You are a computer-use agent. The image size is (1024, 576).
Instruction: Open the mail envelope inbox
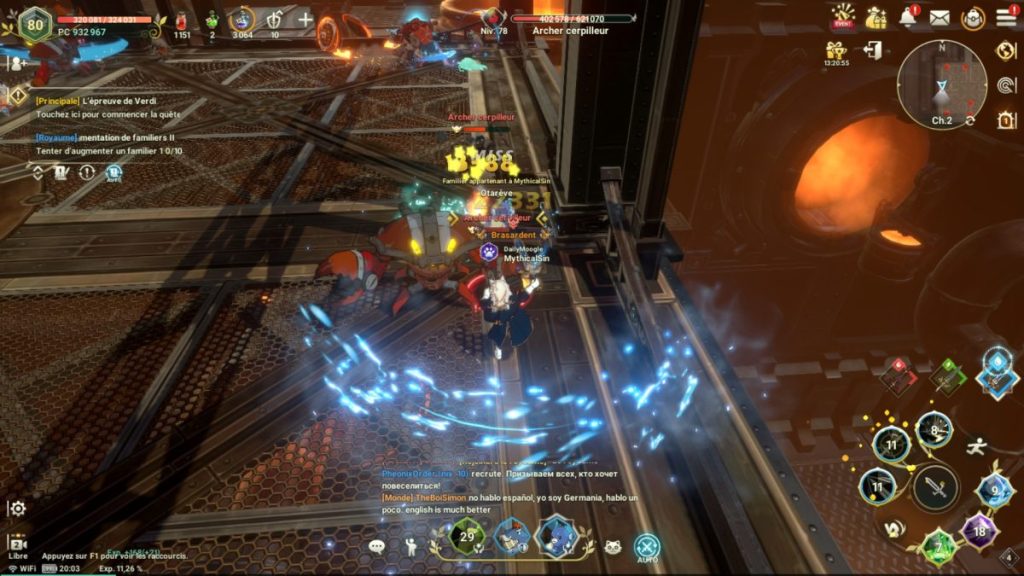point(939,17)
